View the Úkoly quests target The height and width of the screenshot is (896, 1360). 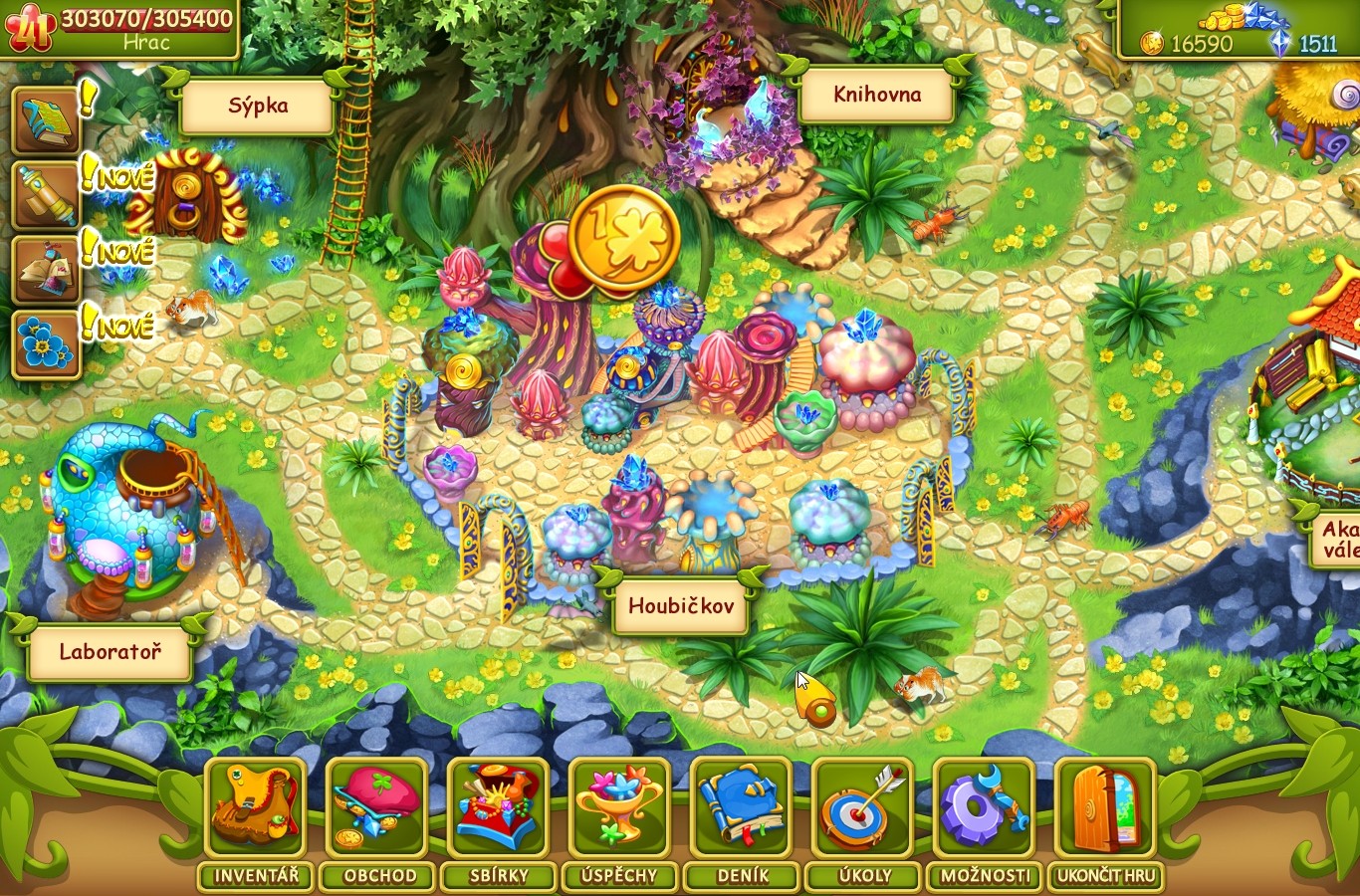pyautogui.click(x=862, y=808)
